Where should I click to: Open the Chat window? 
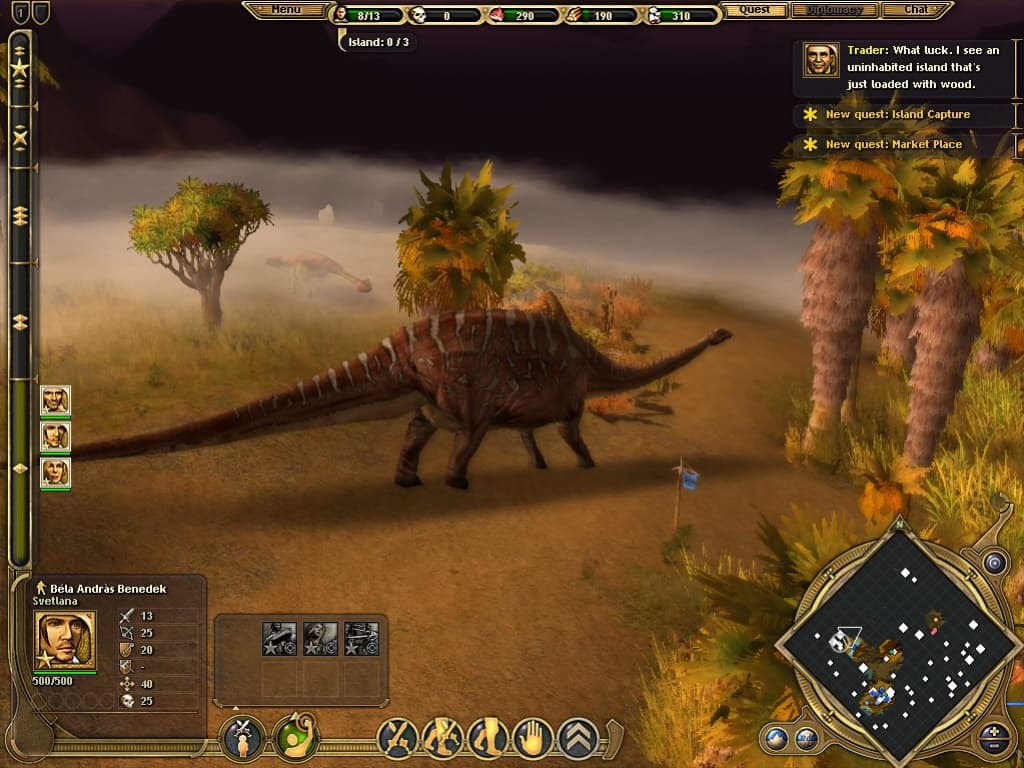pos(916,10)
